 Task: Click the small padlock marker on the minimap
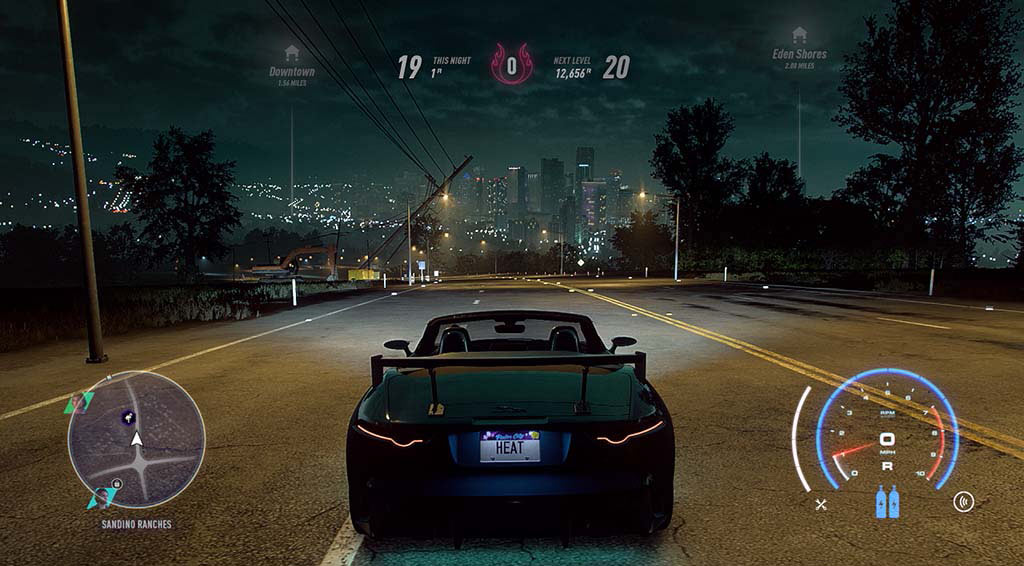point(116,485)
